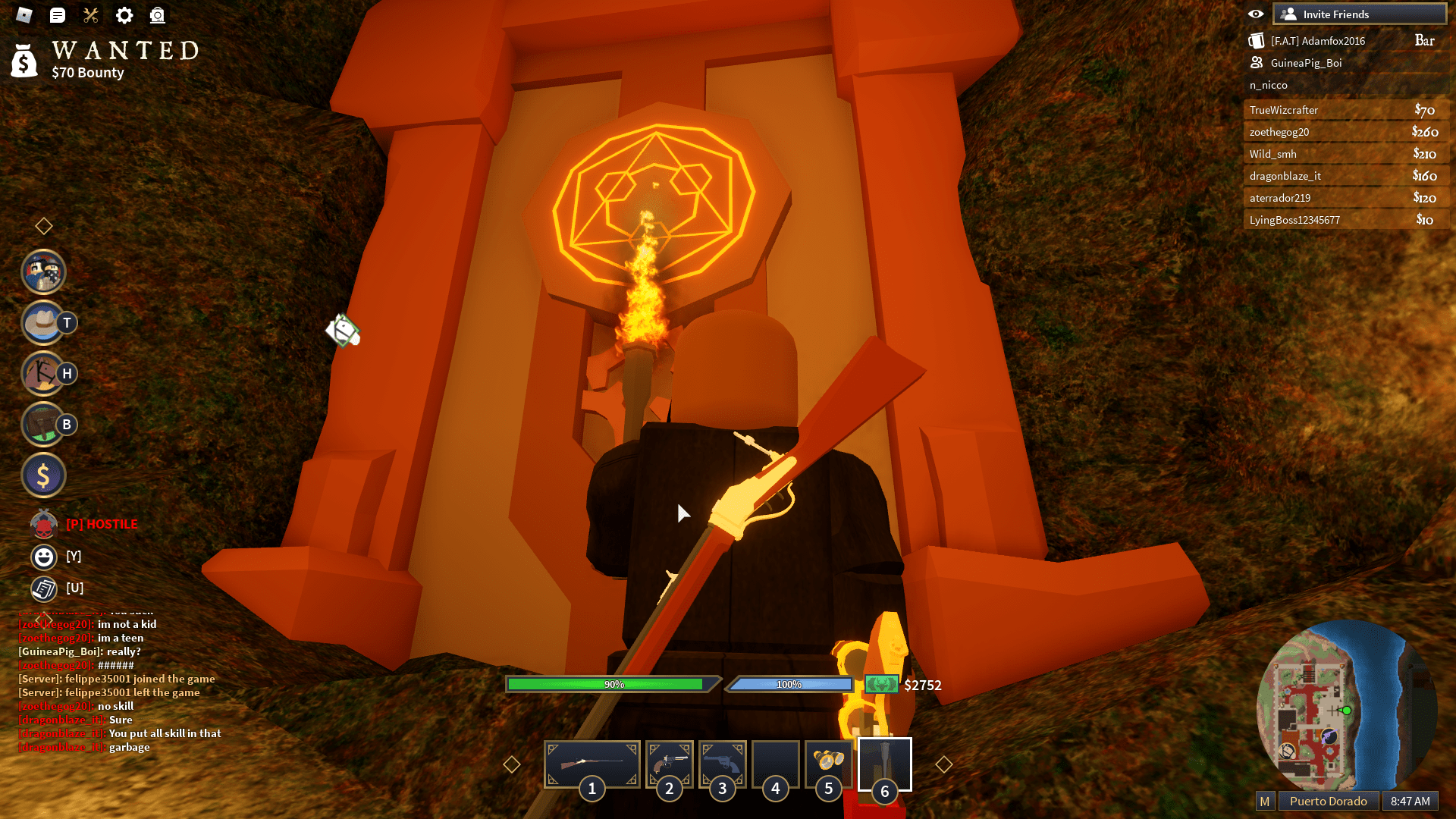The width and height of the screenshot is (1456, 819).
Task: Open the horse menu with the H icon
Action: pos(43,373)
